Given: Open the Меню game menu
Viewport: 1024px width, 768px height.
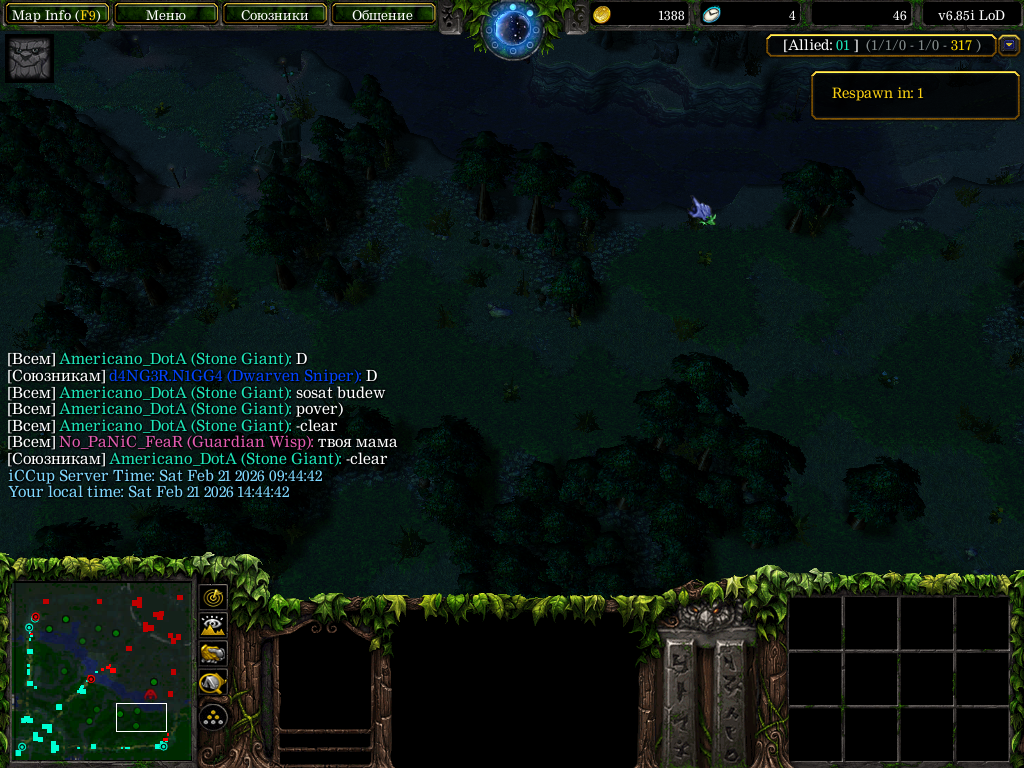Looking at the screenshot, I should click(x=166, y=15).
